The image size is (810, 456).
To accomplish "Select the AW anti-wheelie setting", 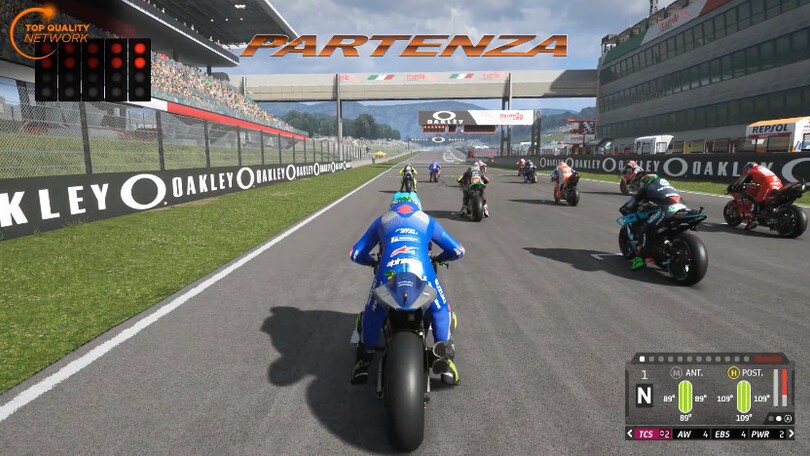I will tap(692, 434).
